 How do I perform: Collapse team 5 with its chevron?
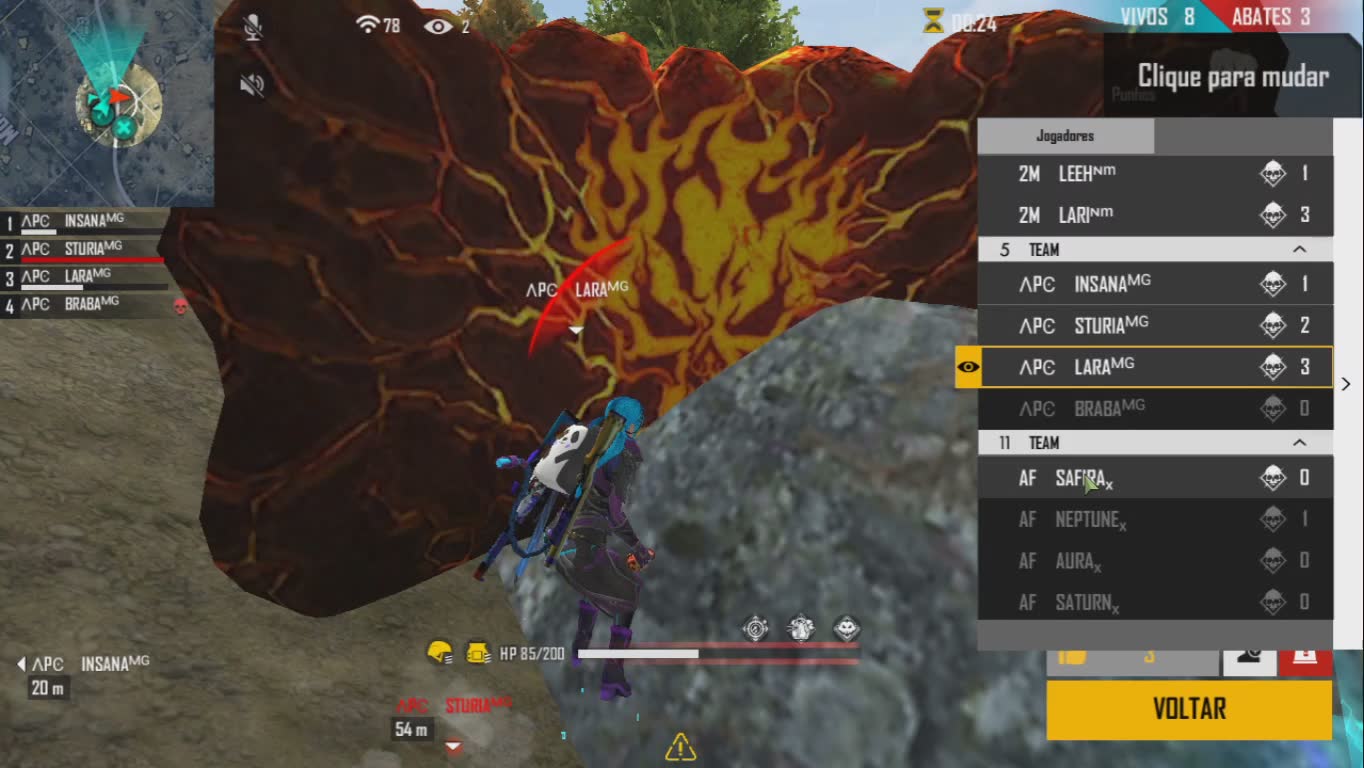tap(1299, 249)
